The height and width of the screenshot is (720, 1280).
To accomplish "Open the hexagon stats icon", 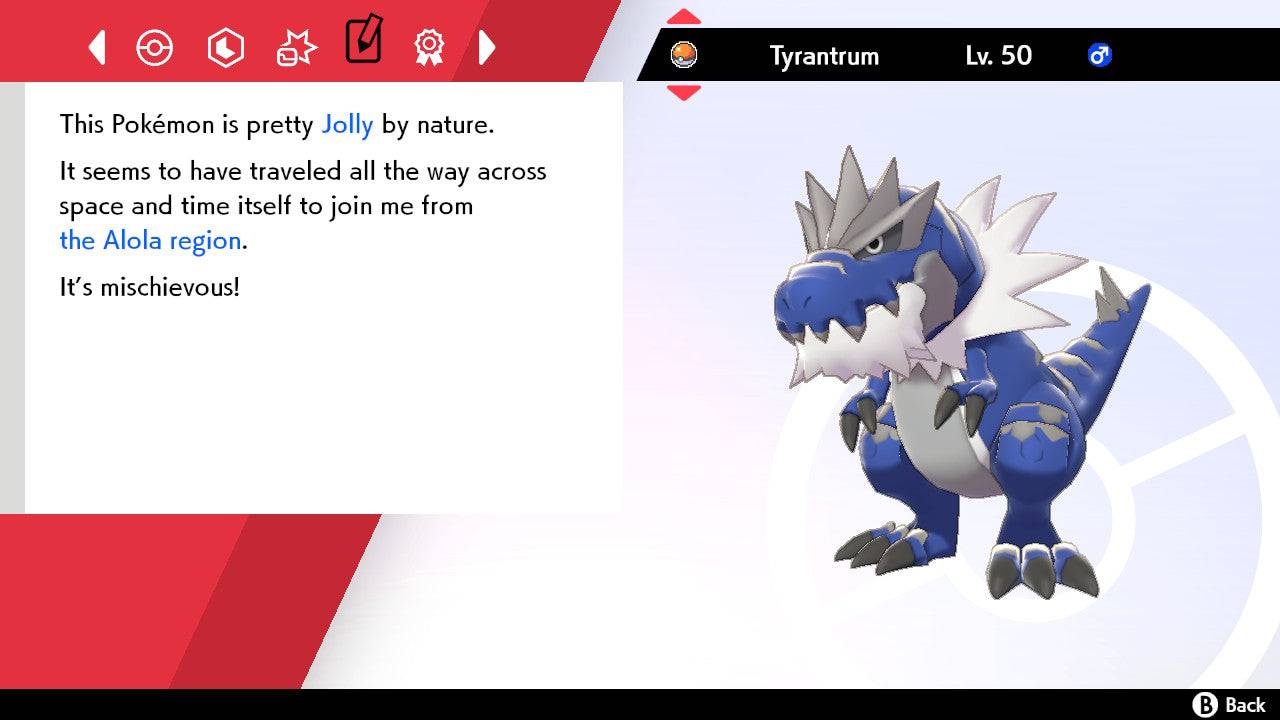I will coord(225,46).
